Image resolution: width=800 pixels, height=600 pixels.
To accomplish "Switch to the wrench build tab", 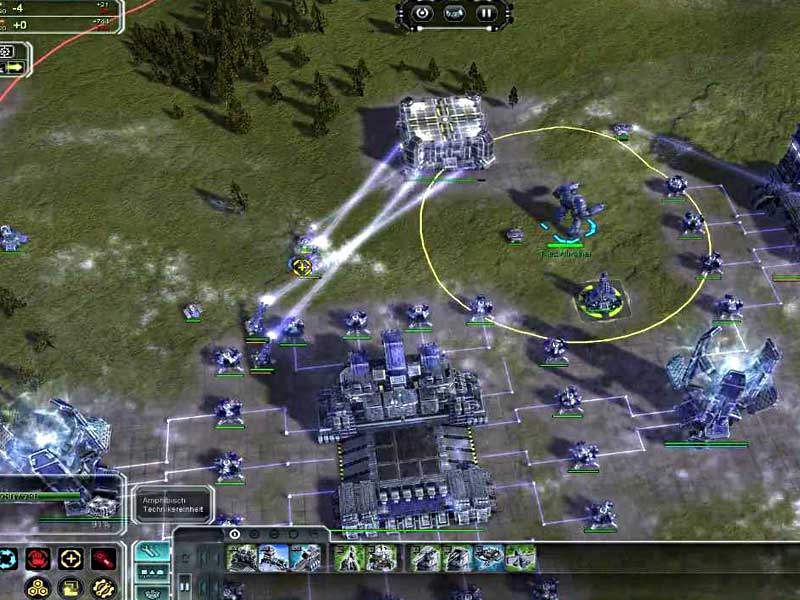I will coord(152,551).
